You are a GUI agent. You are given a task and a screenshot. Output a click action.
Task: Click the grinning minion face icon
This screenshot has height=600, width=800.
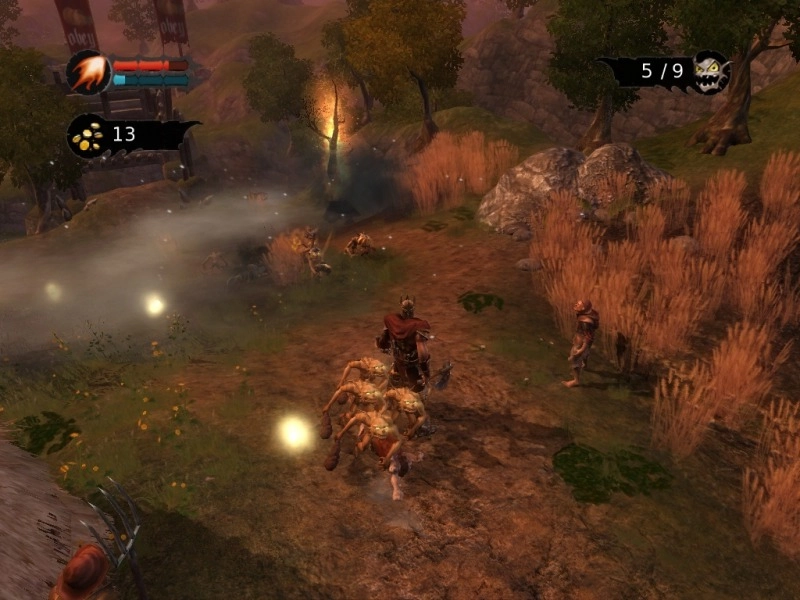click(710, 72)
